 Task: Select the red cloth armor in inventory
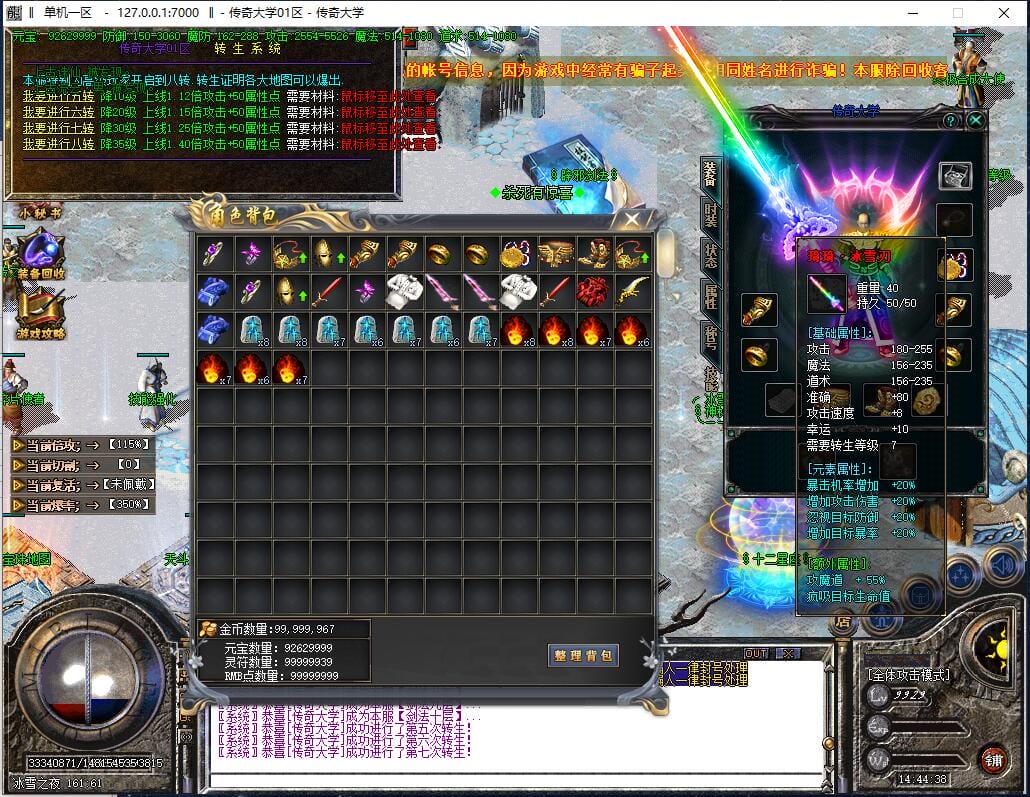coord(594,291)
